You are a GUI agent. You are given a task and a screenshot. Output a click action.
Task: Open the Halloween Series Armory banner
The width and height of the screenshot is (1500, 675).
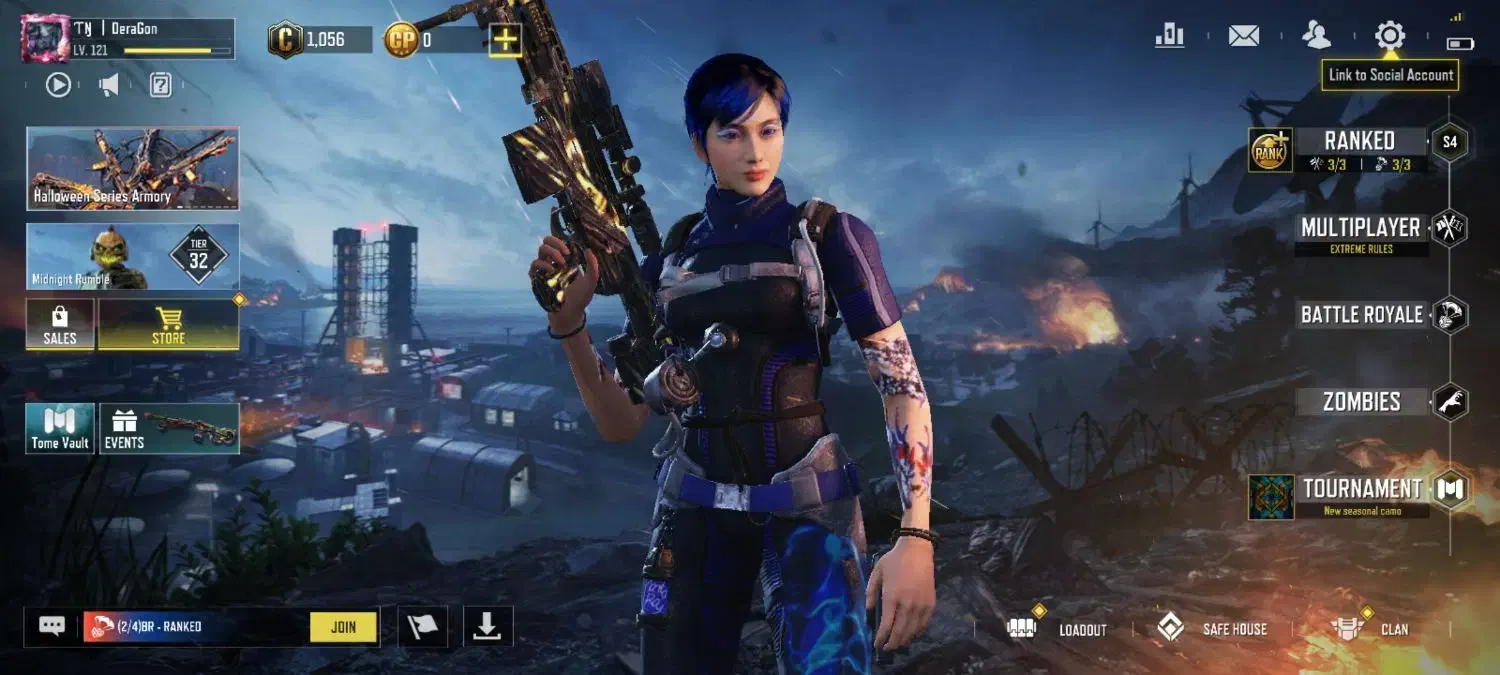tap(133, 168)
